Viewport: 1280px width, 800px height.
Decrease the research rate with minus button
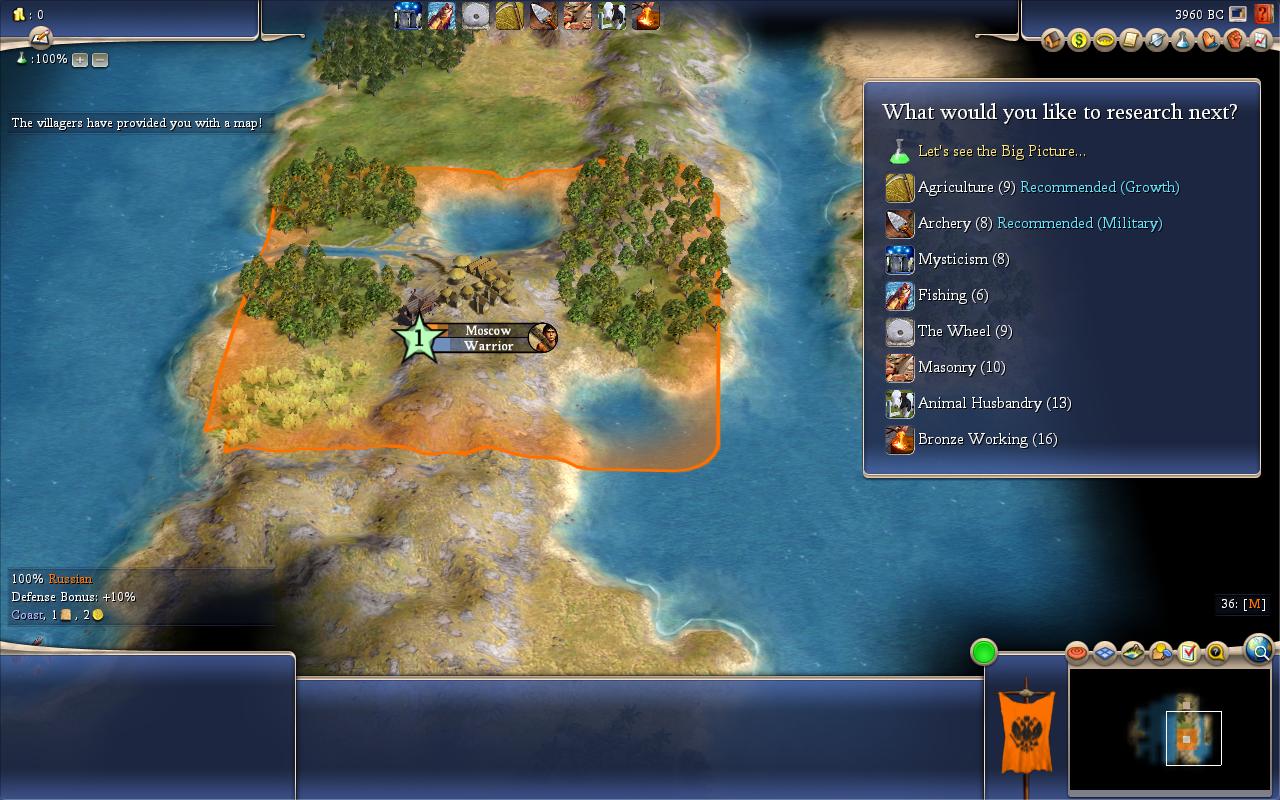point(100,60)
